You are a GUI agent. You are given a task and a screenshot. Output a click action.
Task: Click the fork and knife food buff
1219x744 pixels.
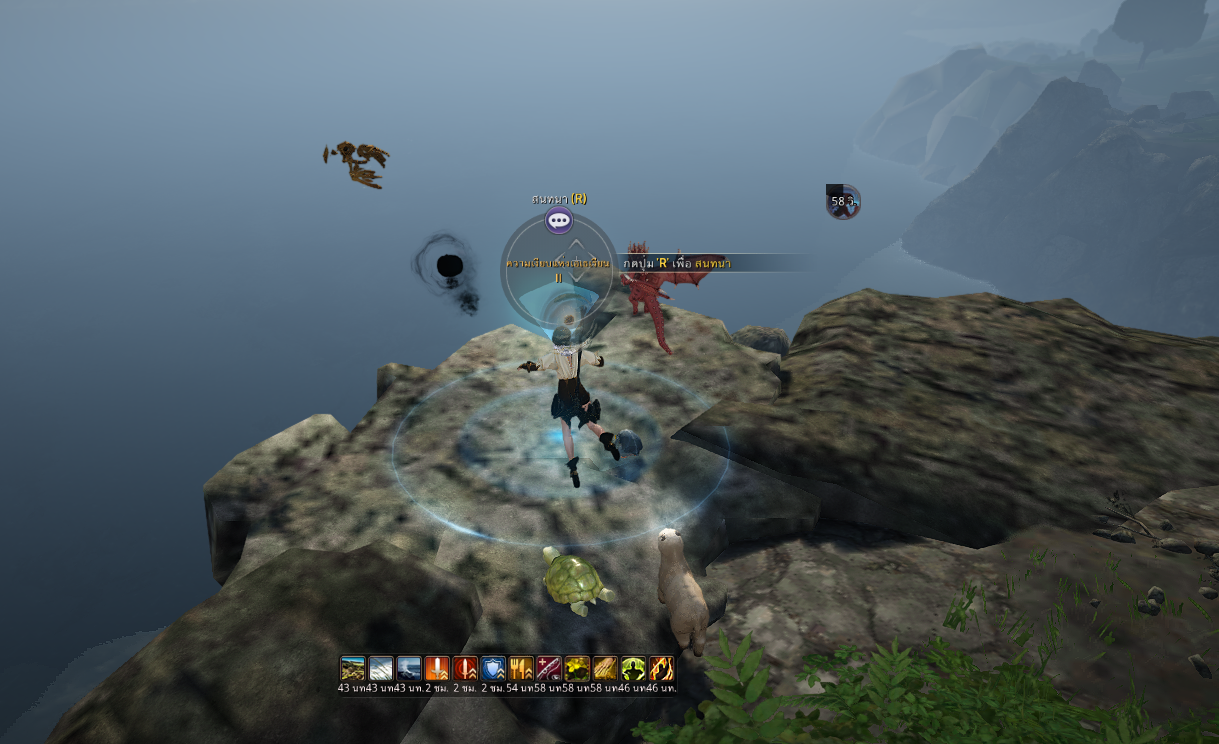coord(521,668)
